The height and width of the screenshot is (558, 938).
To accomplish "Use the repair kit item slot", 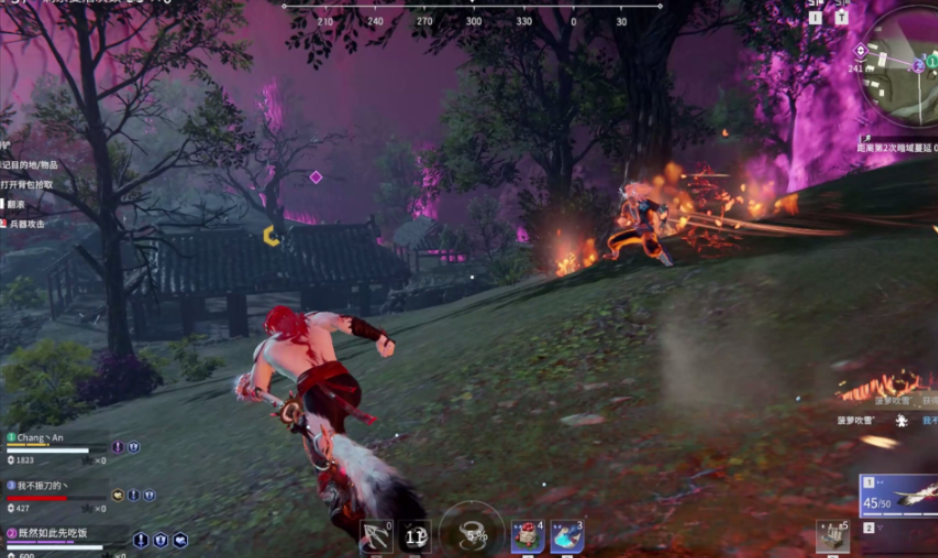I will click(831, 536).
